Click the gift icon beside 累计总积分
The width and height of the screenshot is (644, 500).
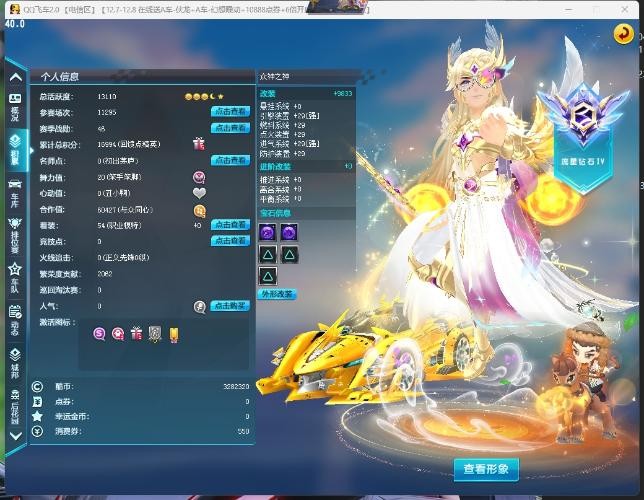point(199,144)
